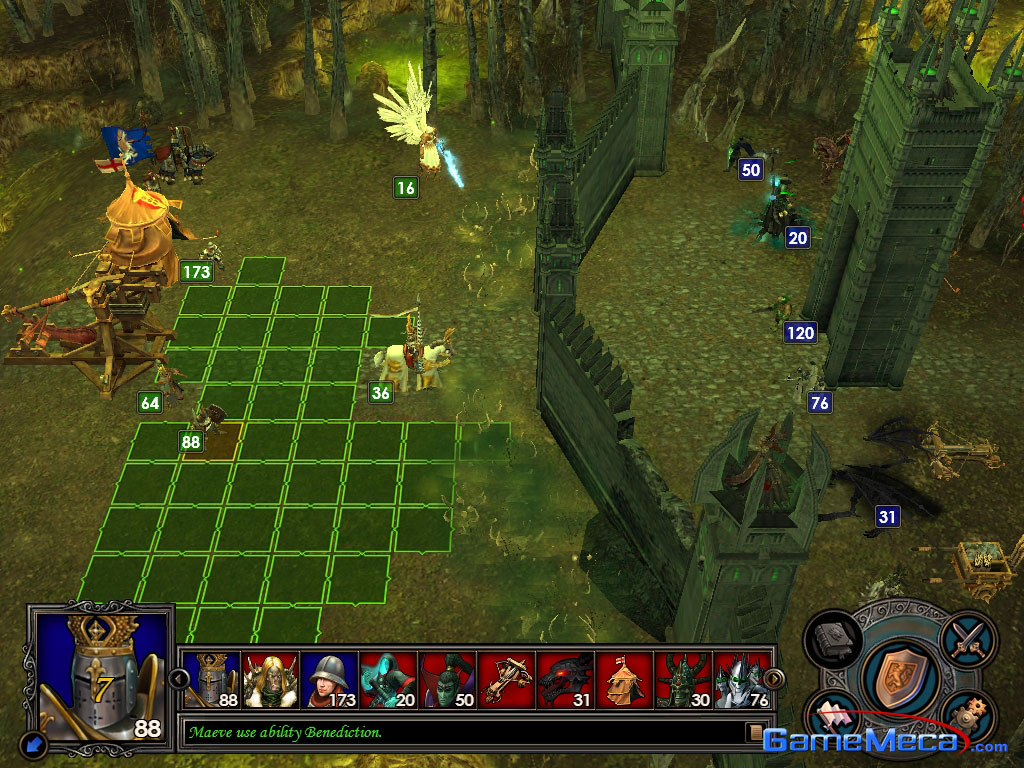The image size is (1024, 768).
Task: Select the horned dark creature portrait showing 30
Action: tap(683, 680)
